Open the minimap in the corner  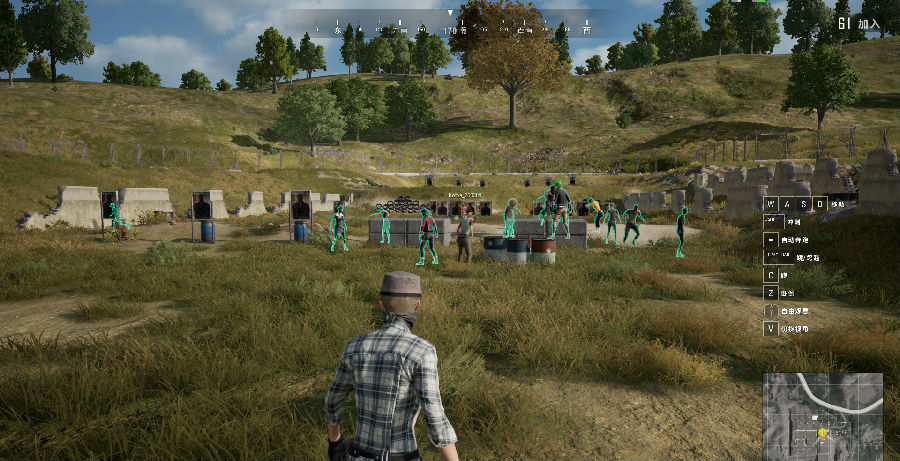pyautogui.click(x=823, y=415)
